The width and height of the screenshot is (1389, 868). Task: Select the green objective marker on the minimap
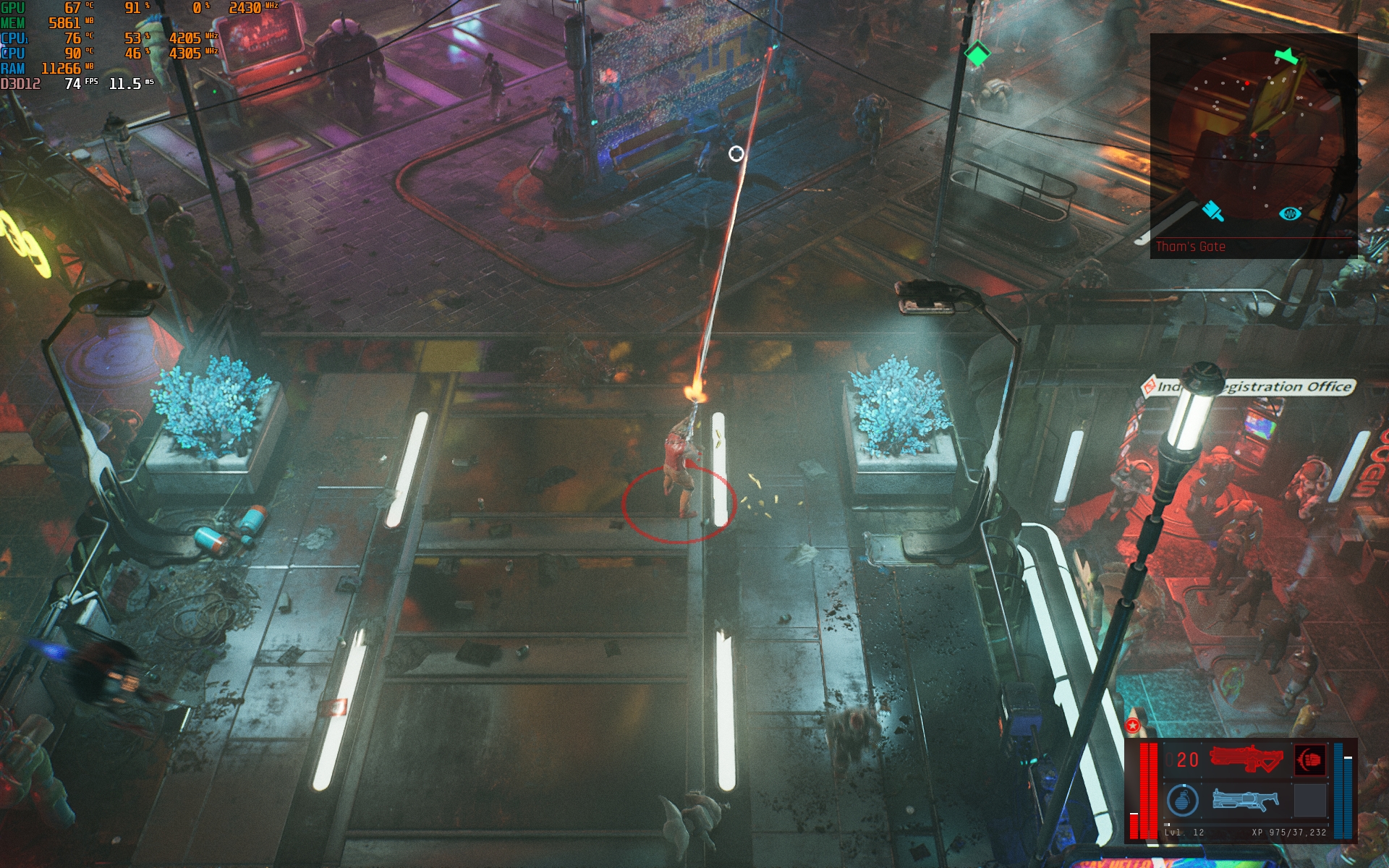click(1286, 56)
